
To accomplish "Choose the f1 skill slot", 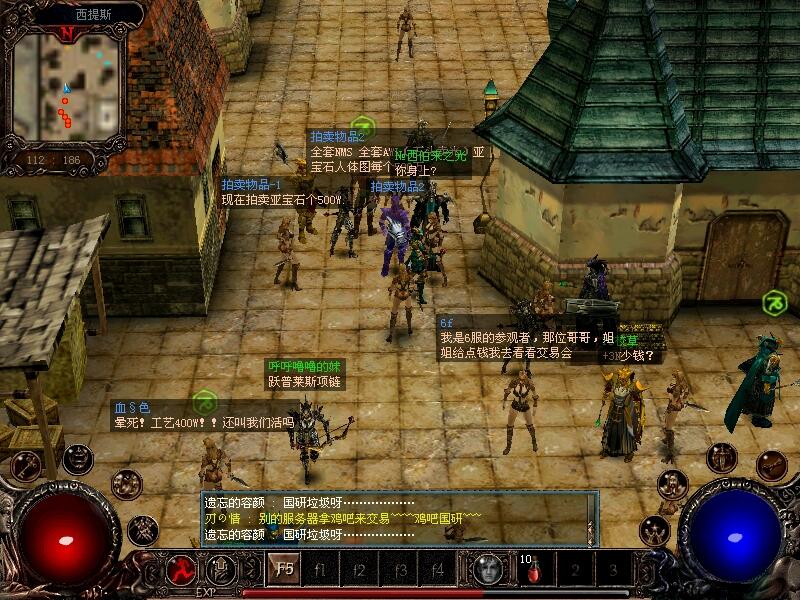I will pos(321,570).
